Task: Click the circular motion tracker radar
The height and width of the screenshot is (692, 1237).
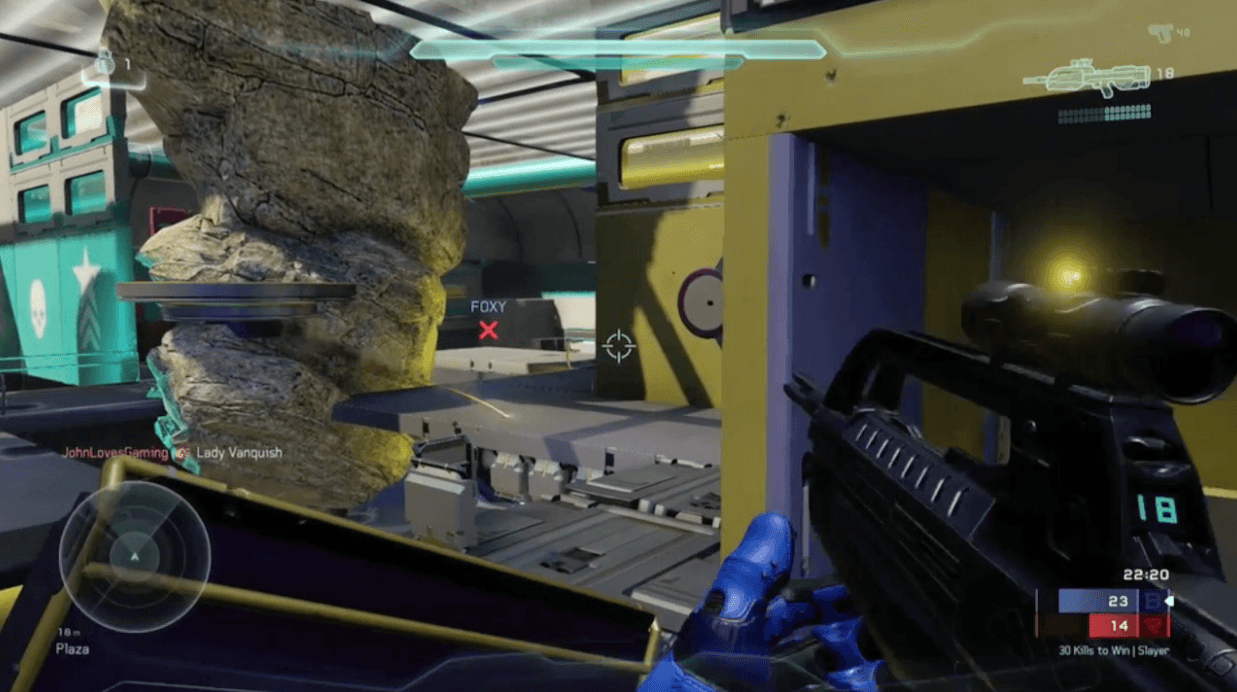Action: coord(134,556)
